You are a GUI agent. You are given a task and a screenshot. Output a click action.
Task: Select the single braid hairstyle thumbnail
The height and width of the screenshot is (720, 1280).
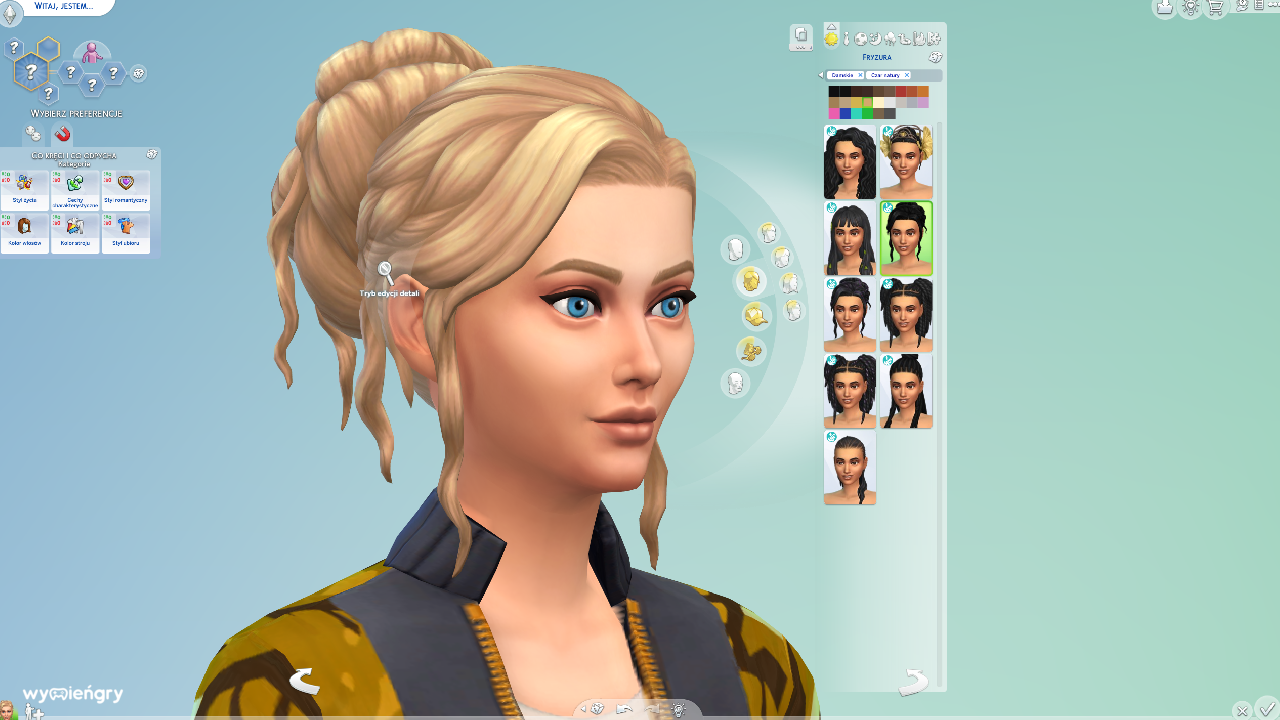tap(849, 467)
